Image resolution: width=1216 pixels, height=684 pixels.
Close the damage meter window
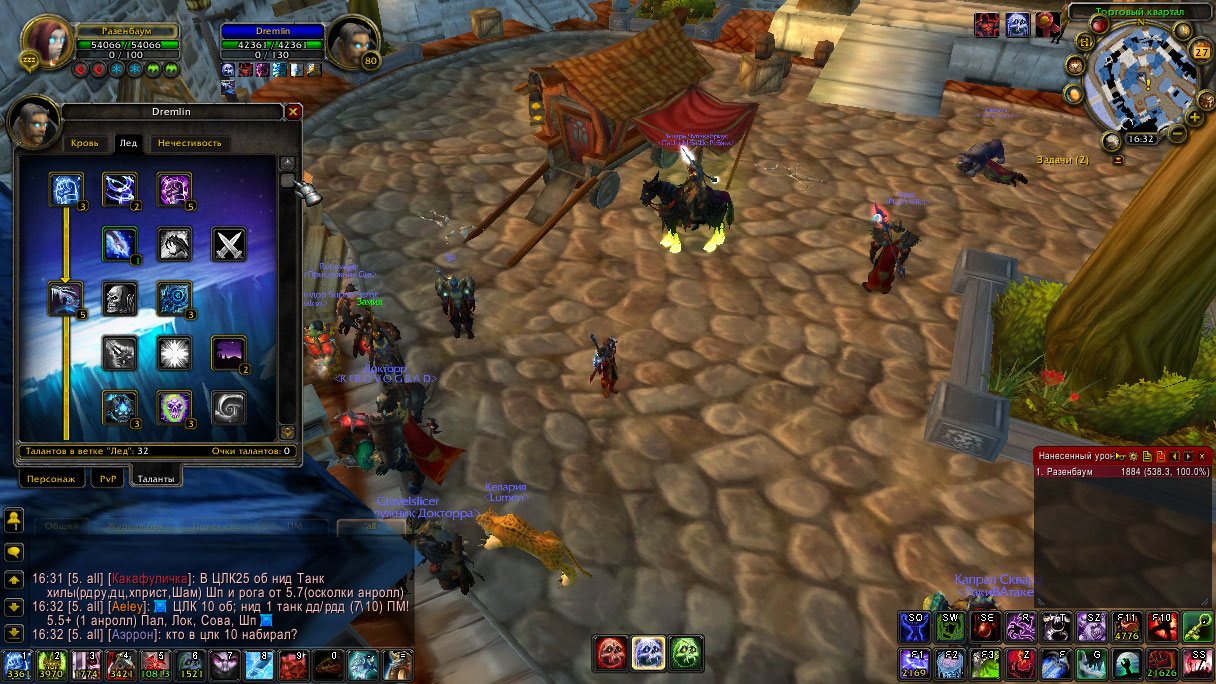point(1202,456)
